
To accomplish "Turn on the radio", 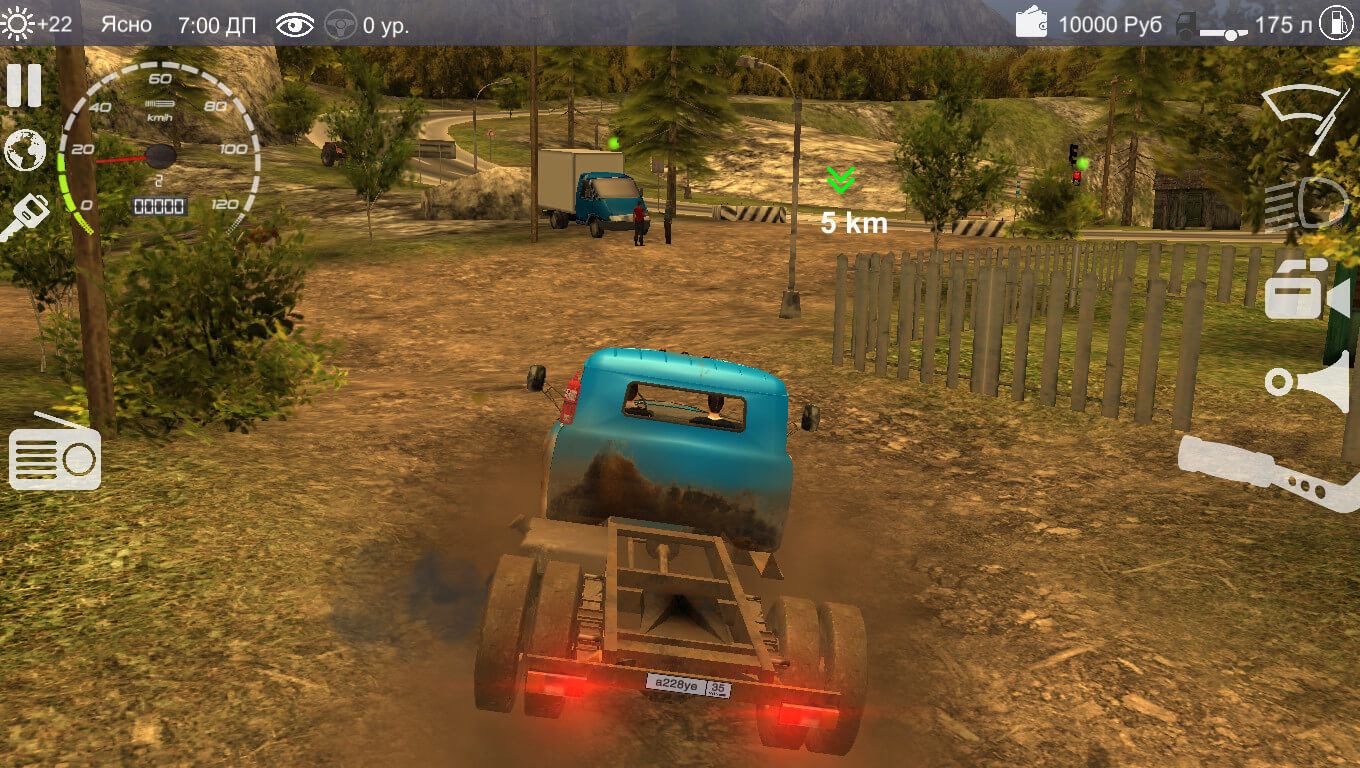I will [55, 456].
